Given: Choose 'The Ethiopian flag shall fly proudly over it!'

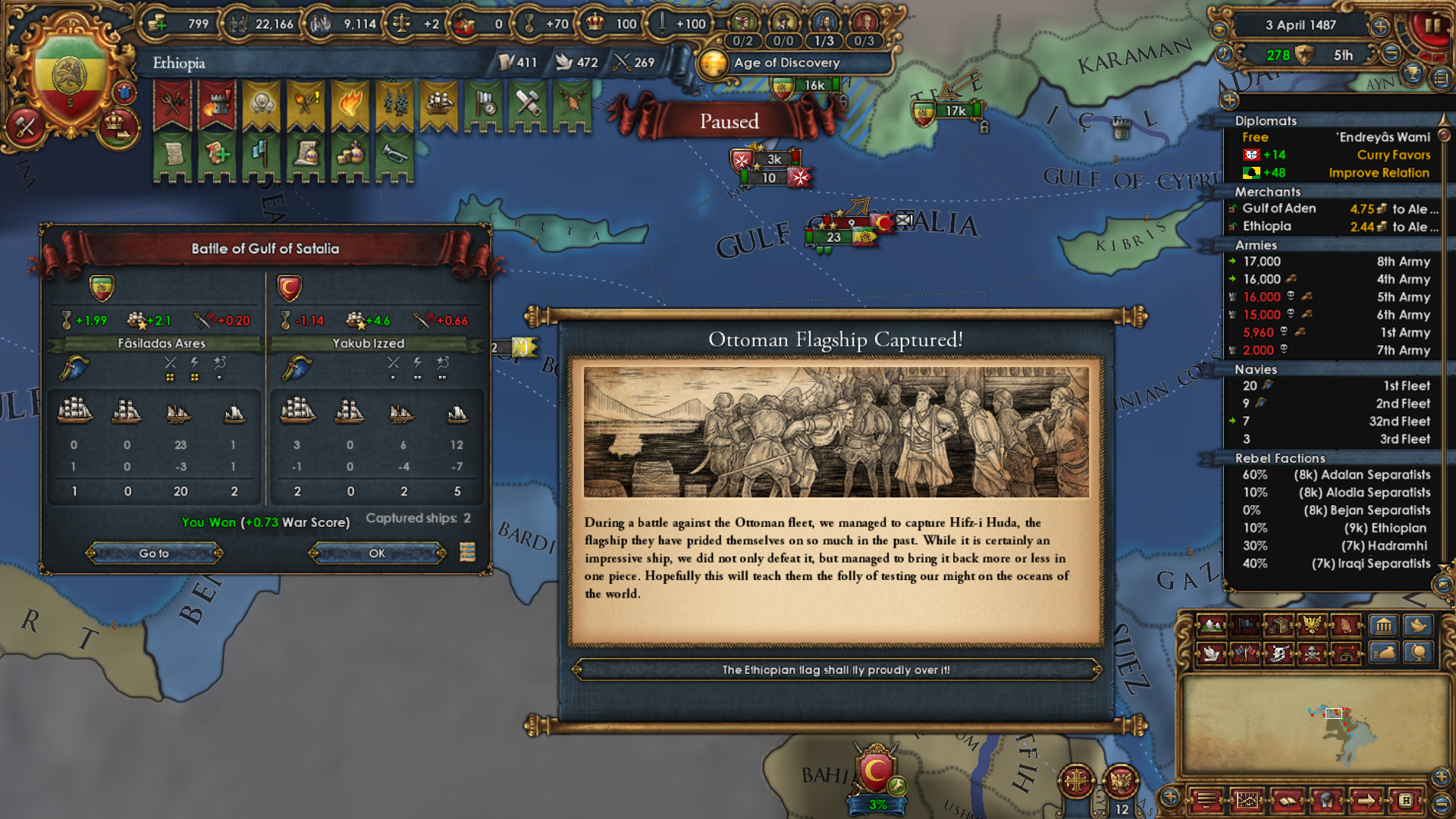Looking at the screenshot, I should [836, 670].
